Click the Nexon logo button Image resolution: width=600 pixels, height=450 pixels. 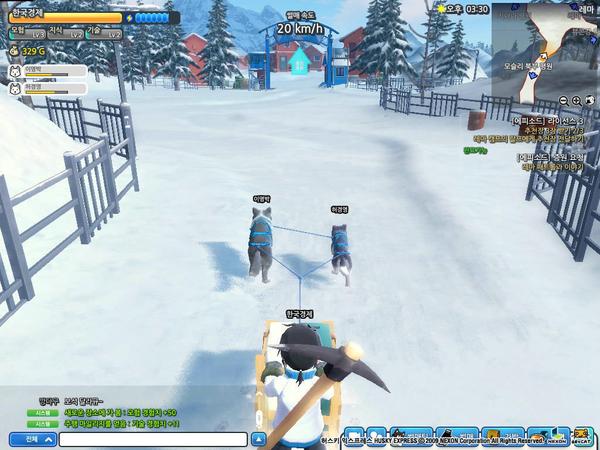point(557,438)
